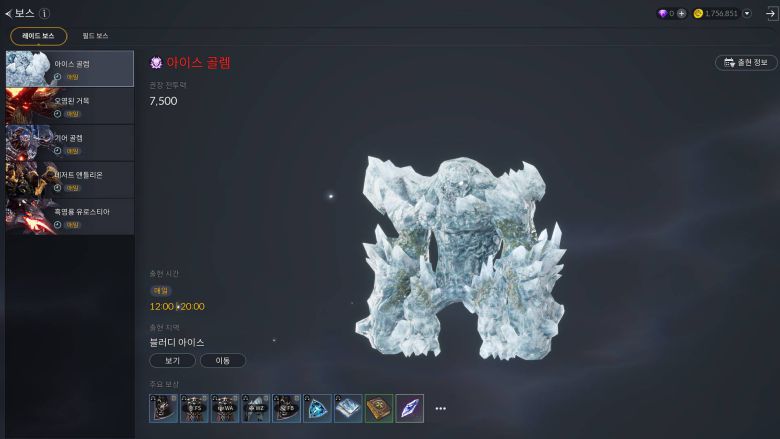Select 흑룡 유로스티아 in the boss list
Image resolution: width=780 pixels, height=439 pixels.
click(70, 216)
